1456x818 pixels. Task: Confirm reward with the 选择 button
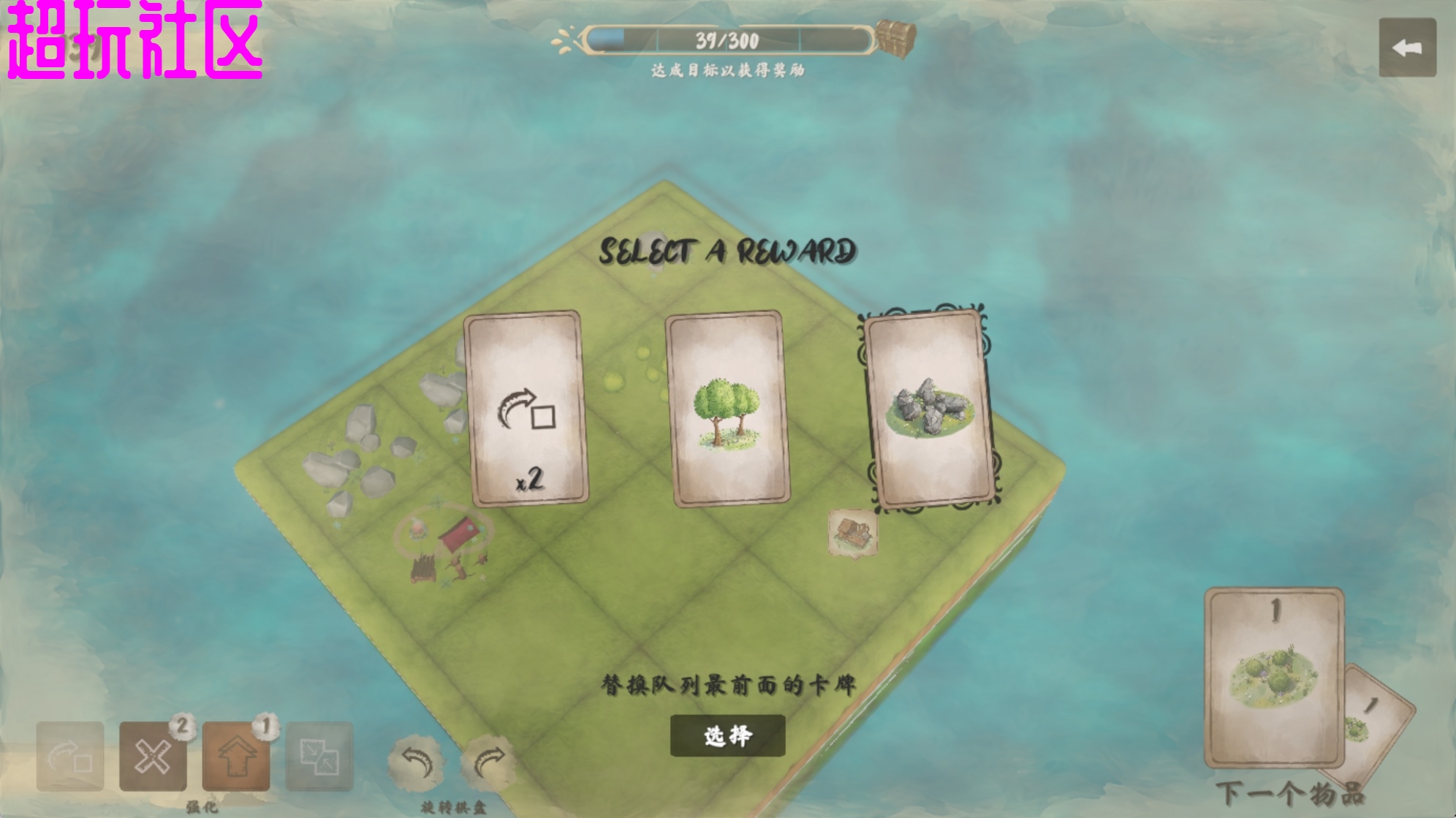click(x=727, y=735)
